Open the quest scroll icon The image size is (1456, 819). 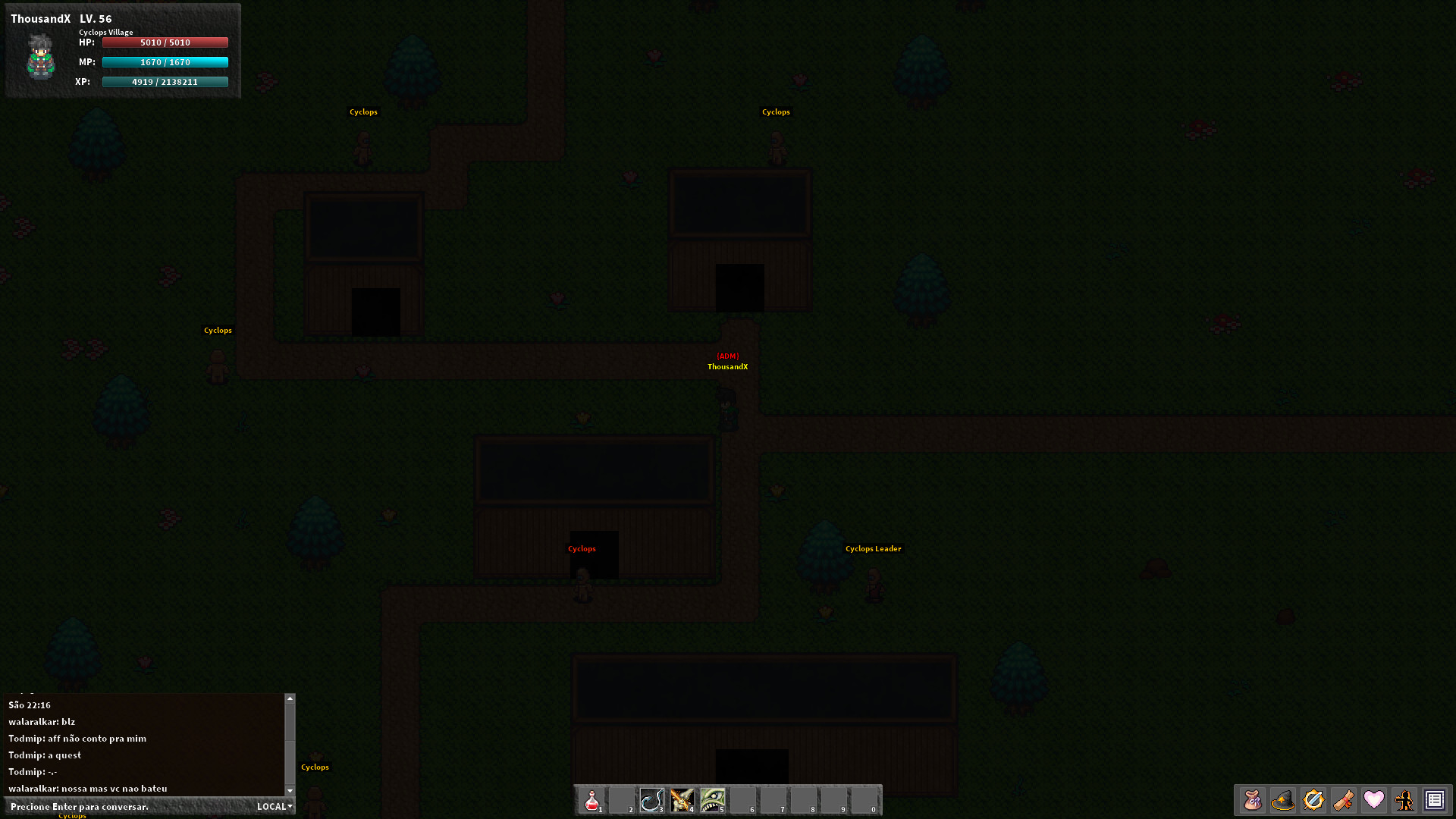(1344, 800)
